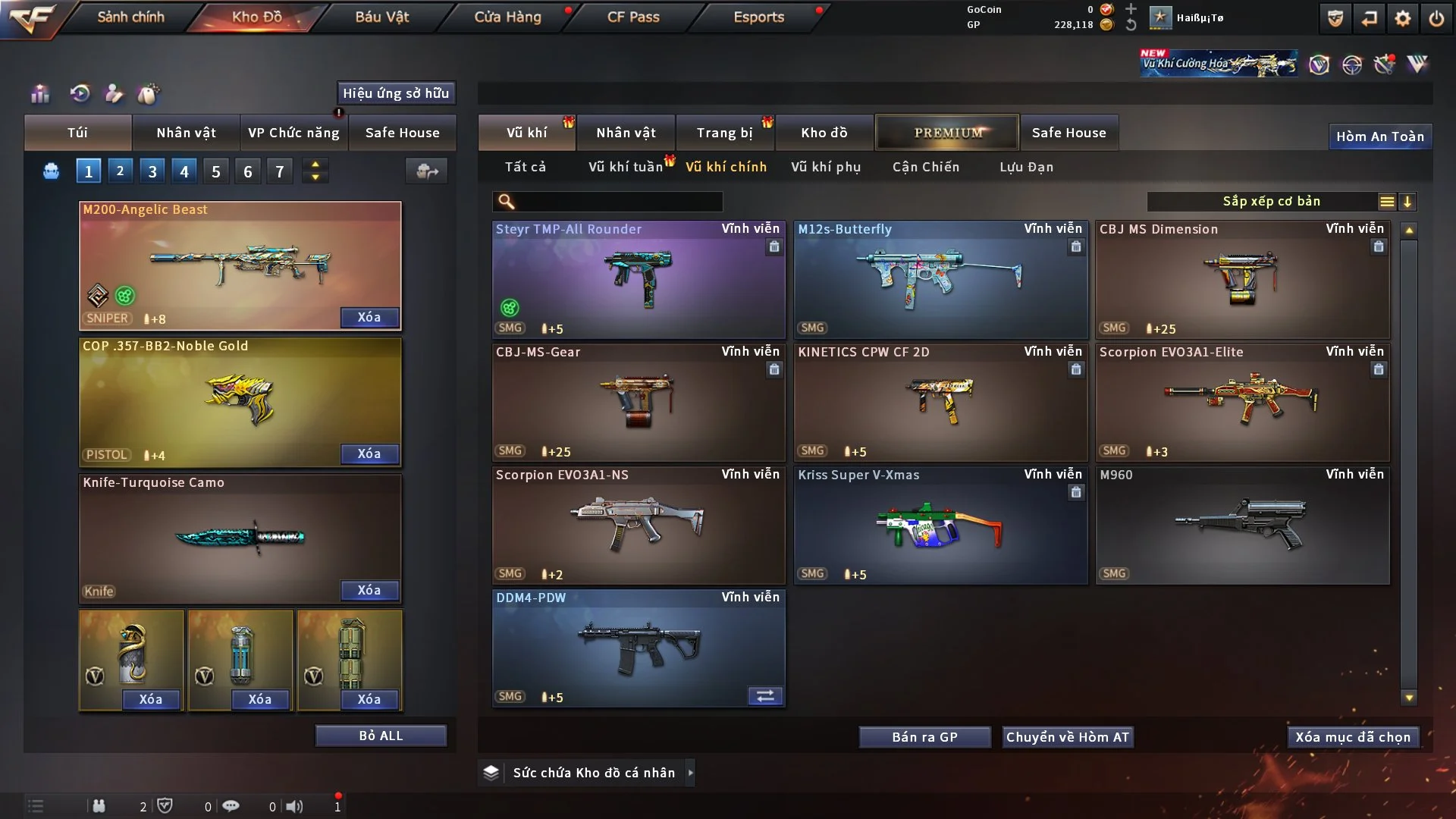
Task: Open the Hòm An Toàn safe box
Action: tap(1379, 136)
